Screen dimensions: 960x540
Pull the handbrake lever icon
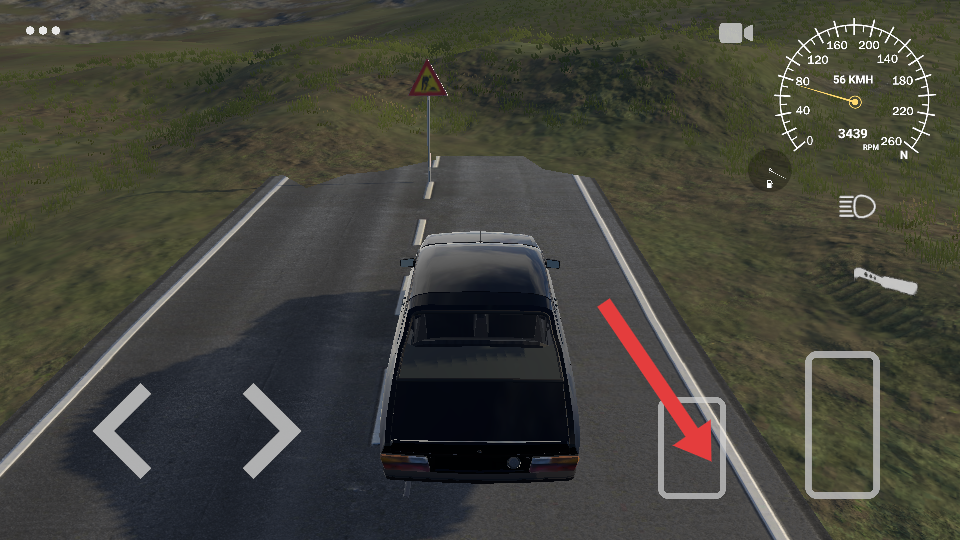pyautogui.click(x=885, y=281)
